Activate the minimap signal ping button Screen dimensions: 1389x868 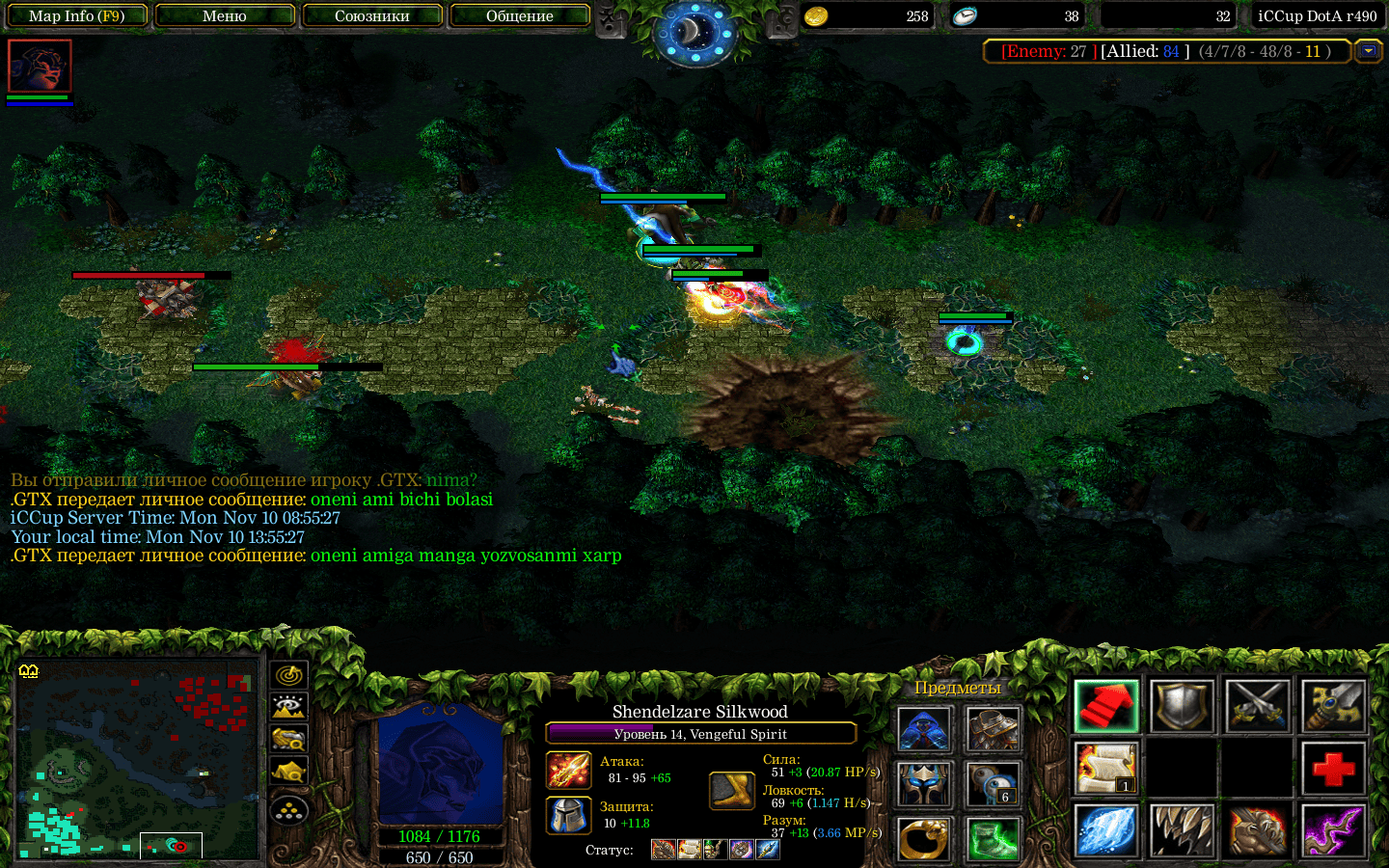pyautogui.click(x=289, y=675)
